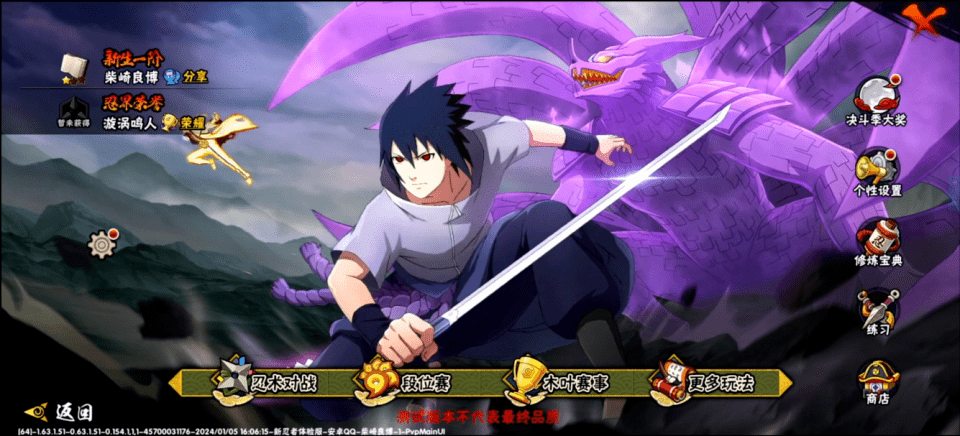The image size is (960, 436).
Task: Open the 商店 shop
Action: 877,383
